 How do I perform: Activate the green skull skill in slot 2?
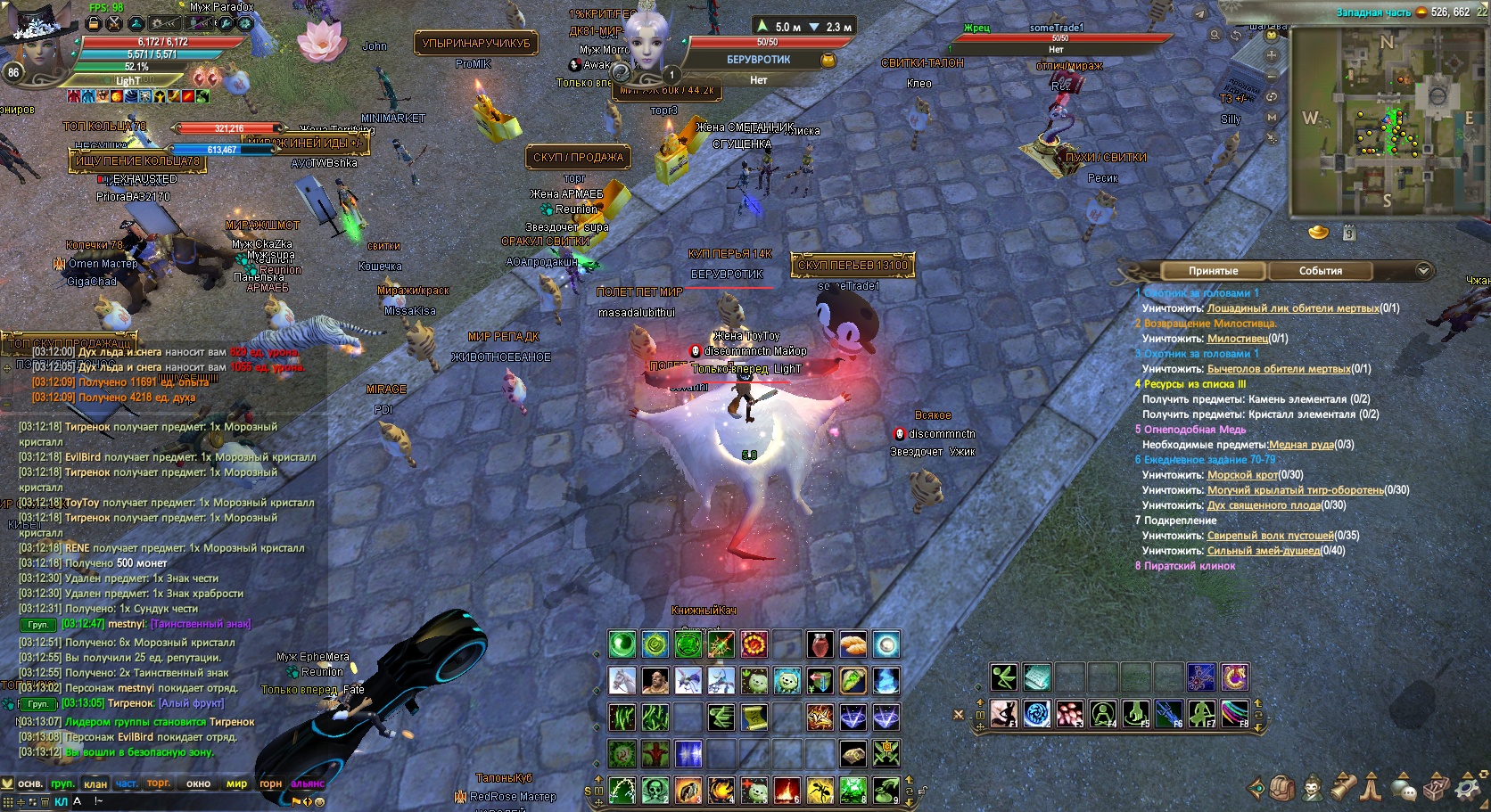655,791
